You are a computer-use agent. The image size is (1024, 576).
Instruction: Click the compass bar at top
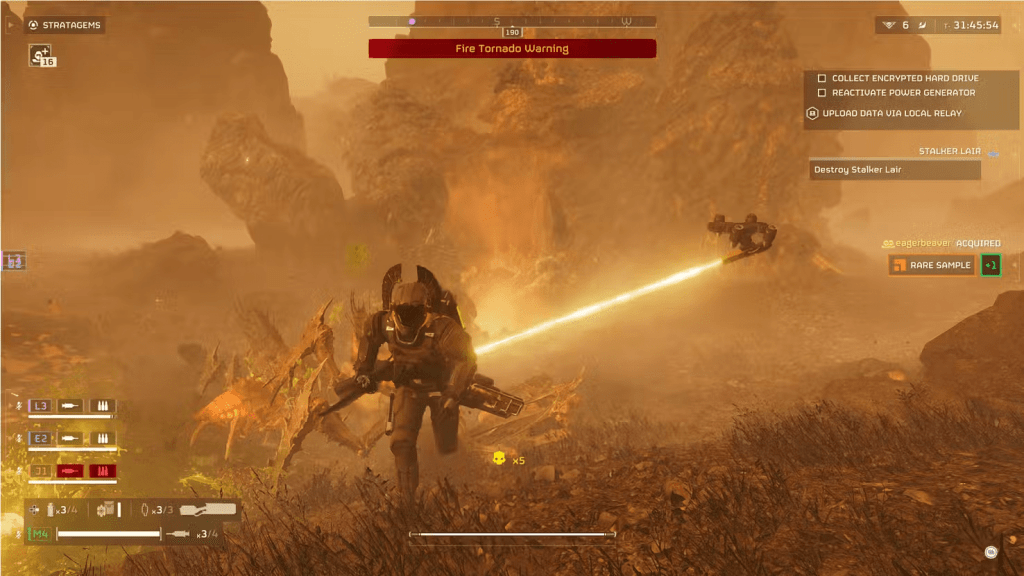pos(512,21)
